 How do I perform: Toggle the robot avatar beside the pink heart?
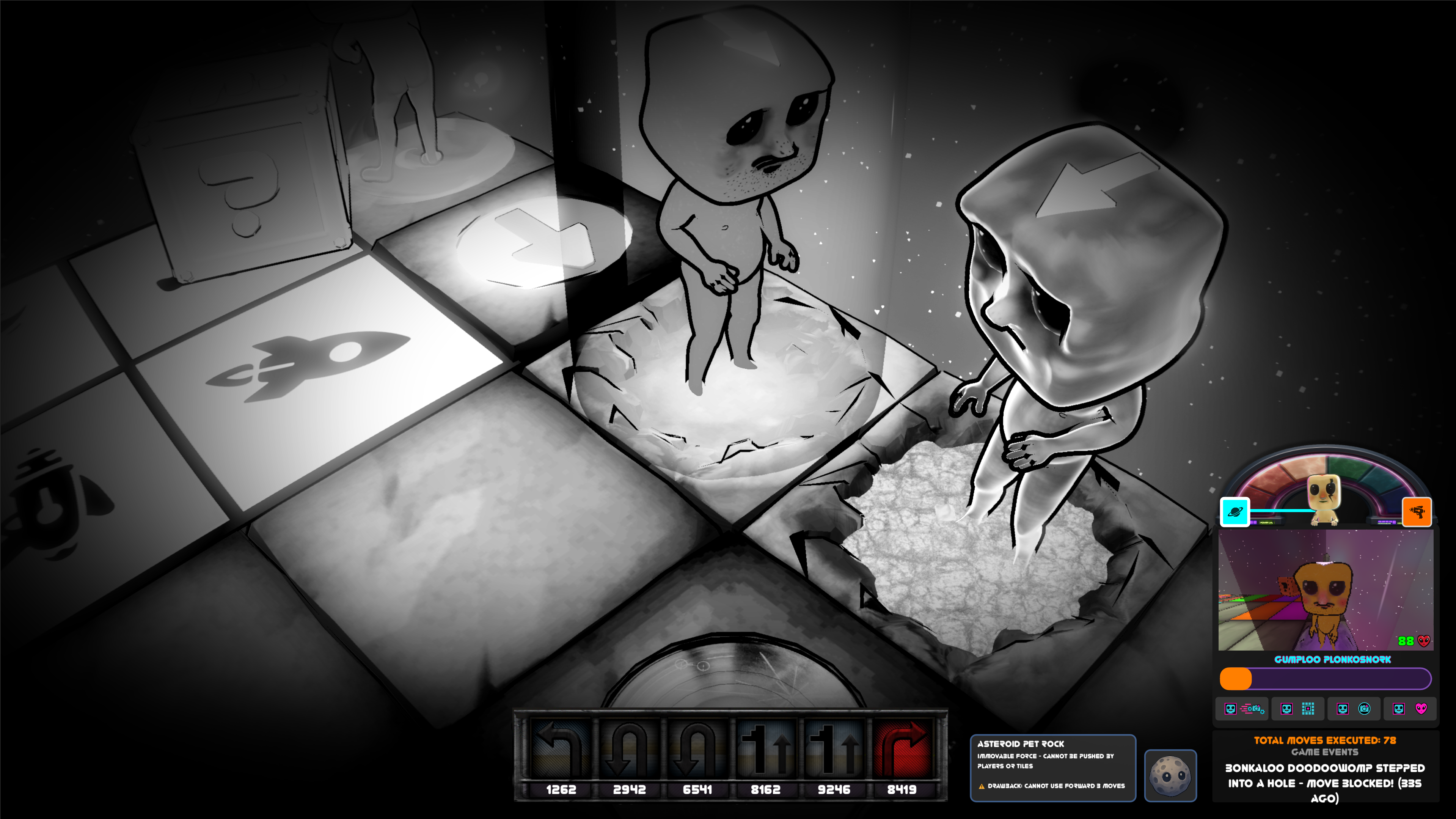1398,709
